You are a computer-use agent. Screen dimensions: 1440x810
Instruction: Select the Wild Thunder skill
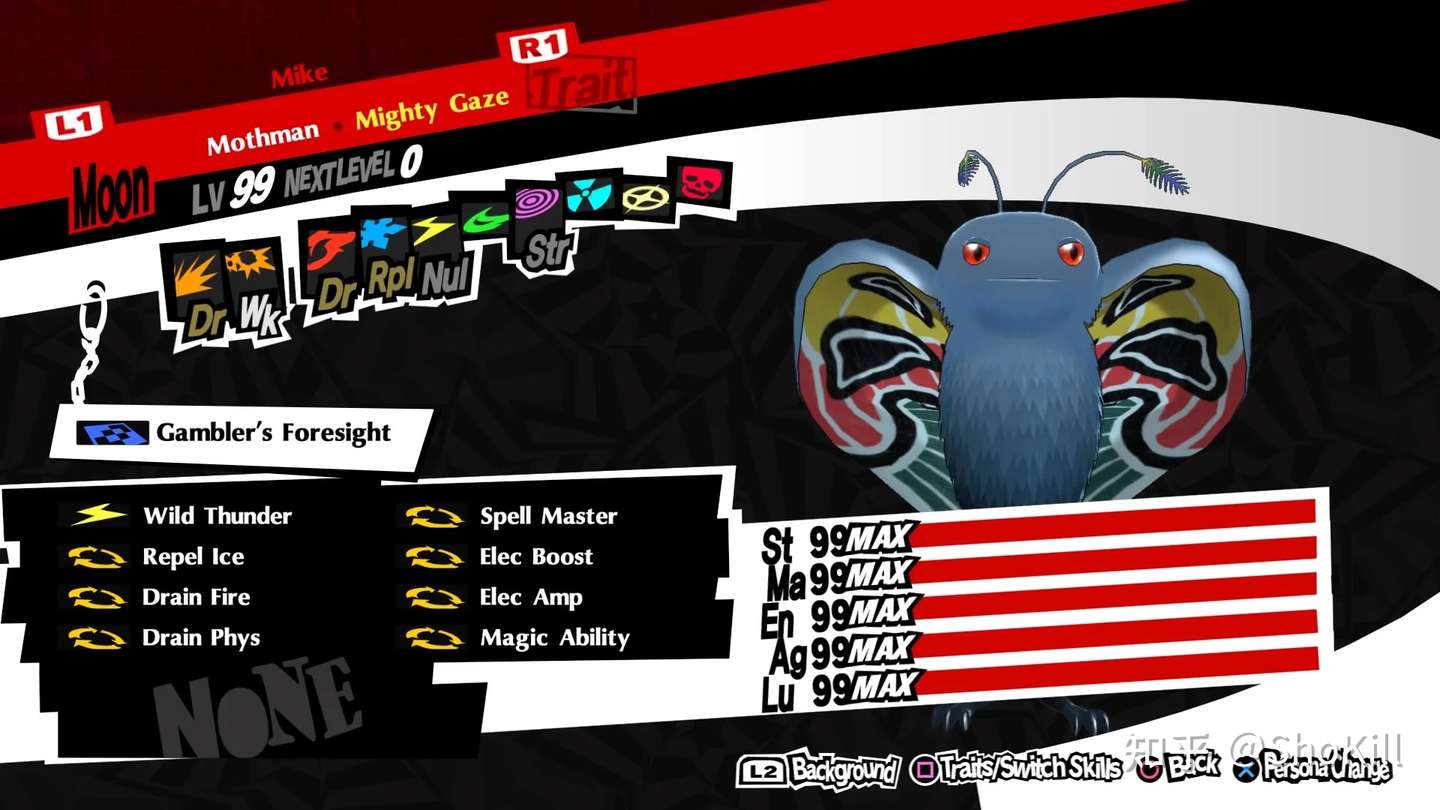(217, 516)
